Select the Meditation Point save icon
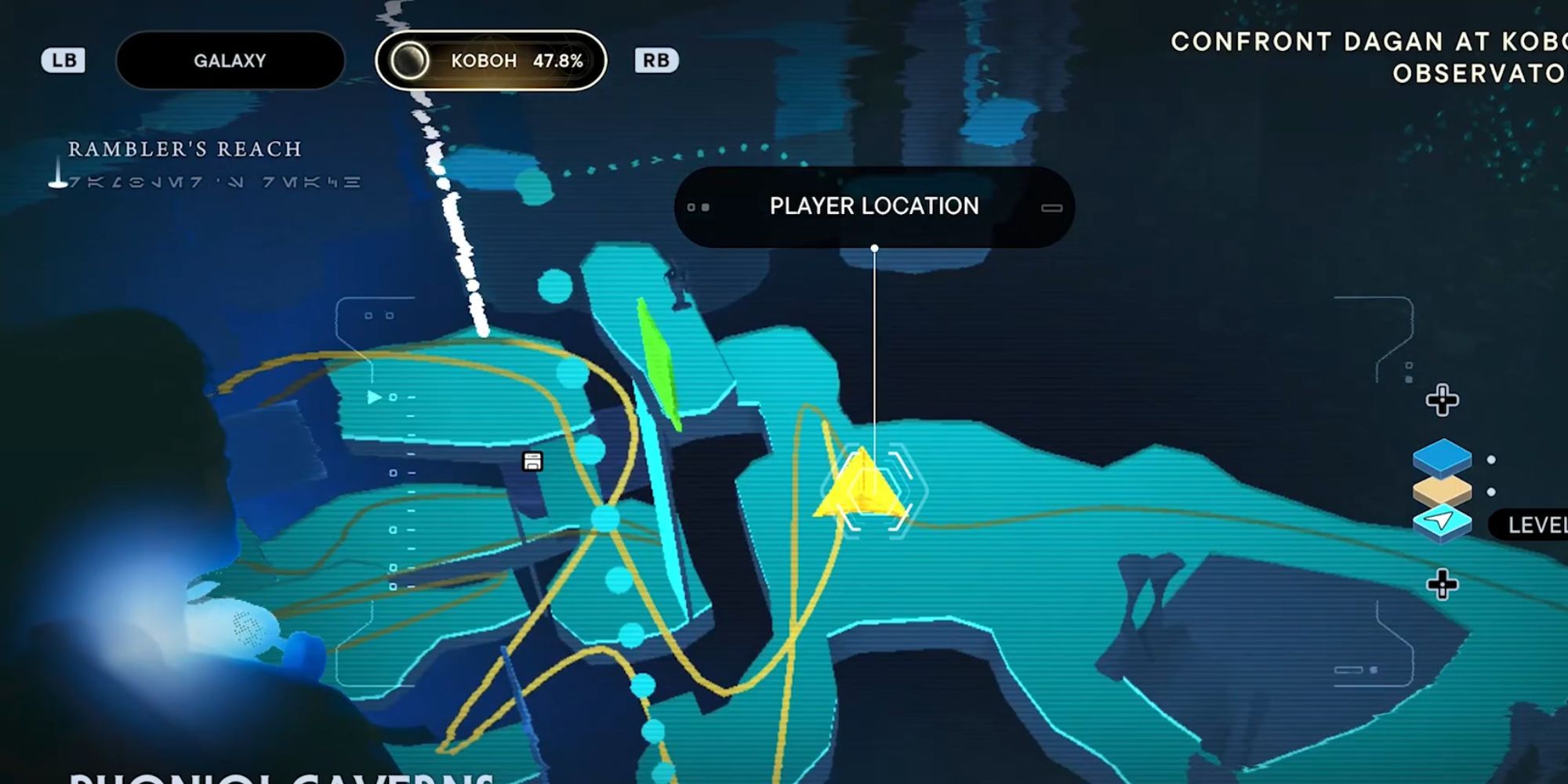 coord(533,462)
